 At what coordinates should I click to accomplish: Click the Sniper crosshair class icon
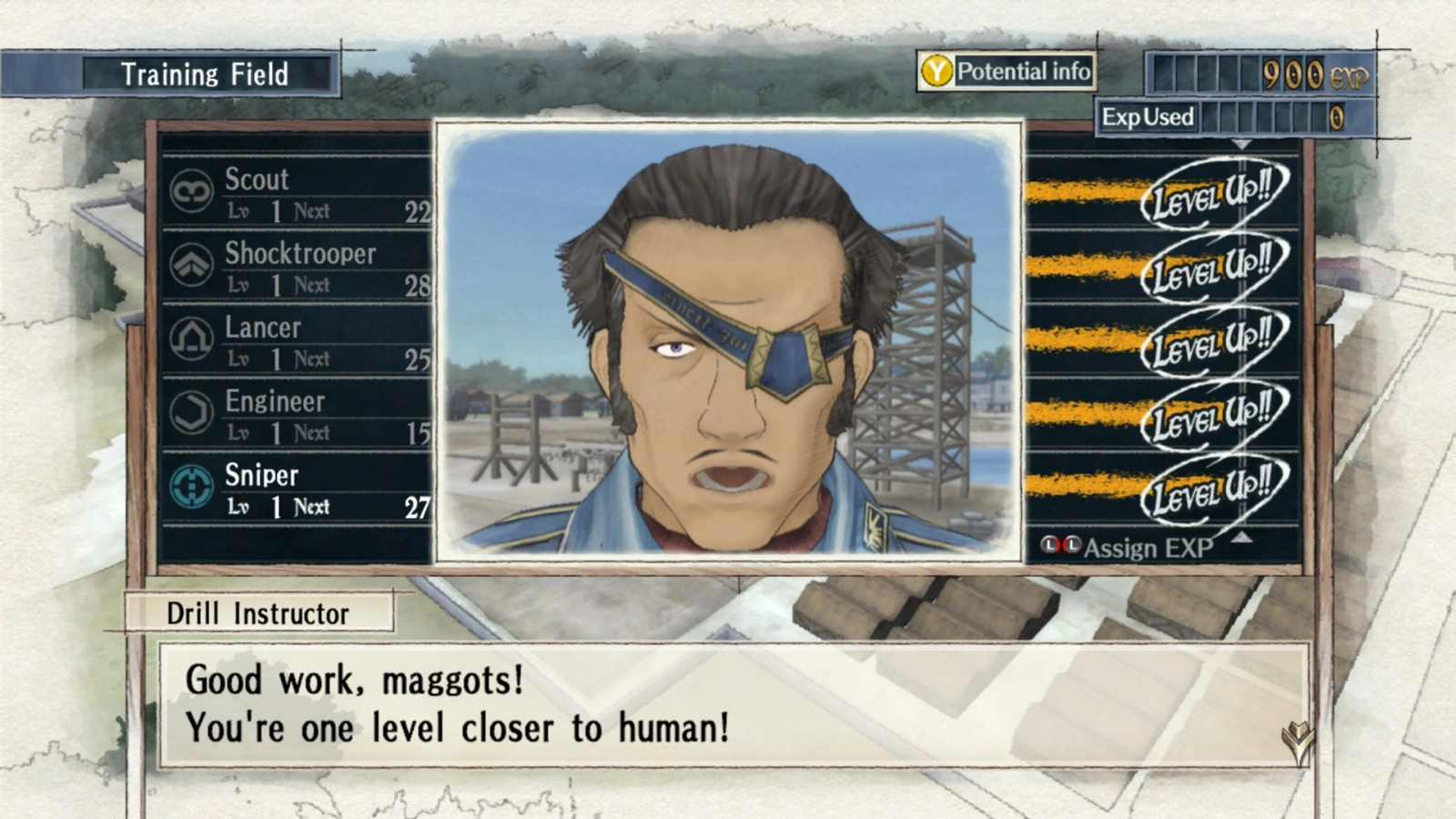192,487
